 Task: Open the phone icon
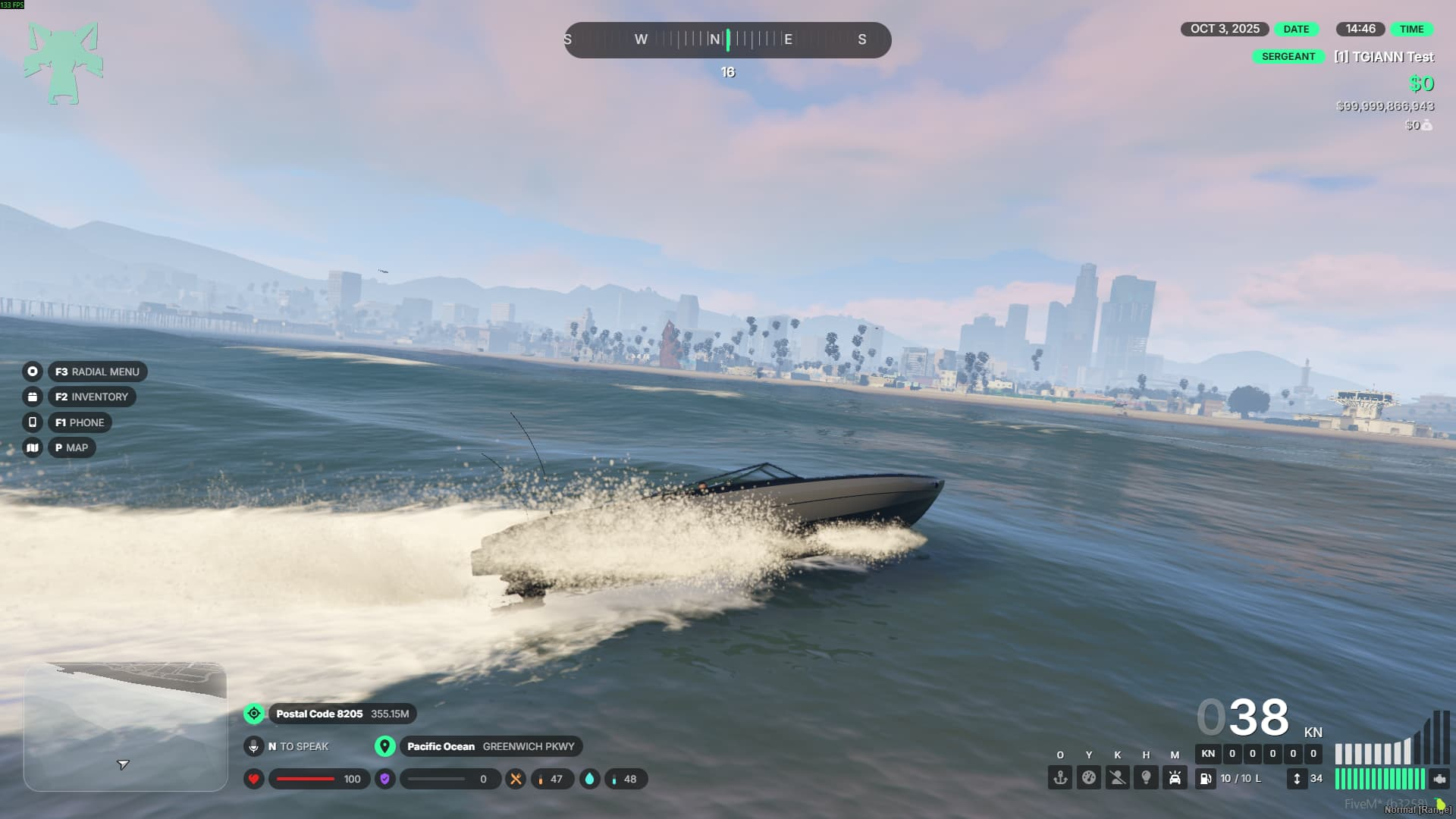pyautogui.click(x=32, y=422)
